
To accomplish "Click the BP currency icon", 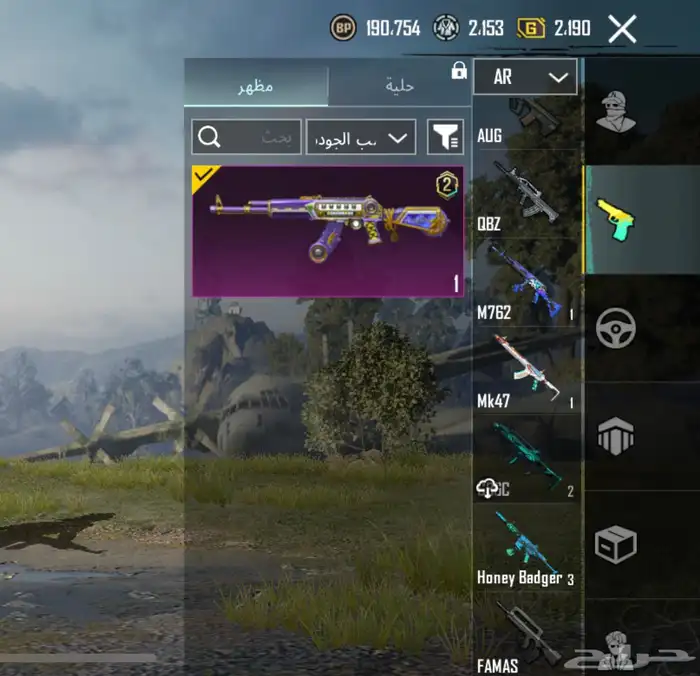I will pos(342,29).
